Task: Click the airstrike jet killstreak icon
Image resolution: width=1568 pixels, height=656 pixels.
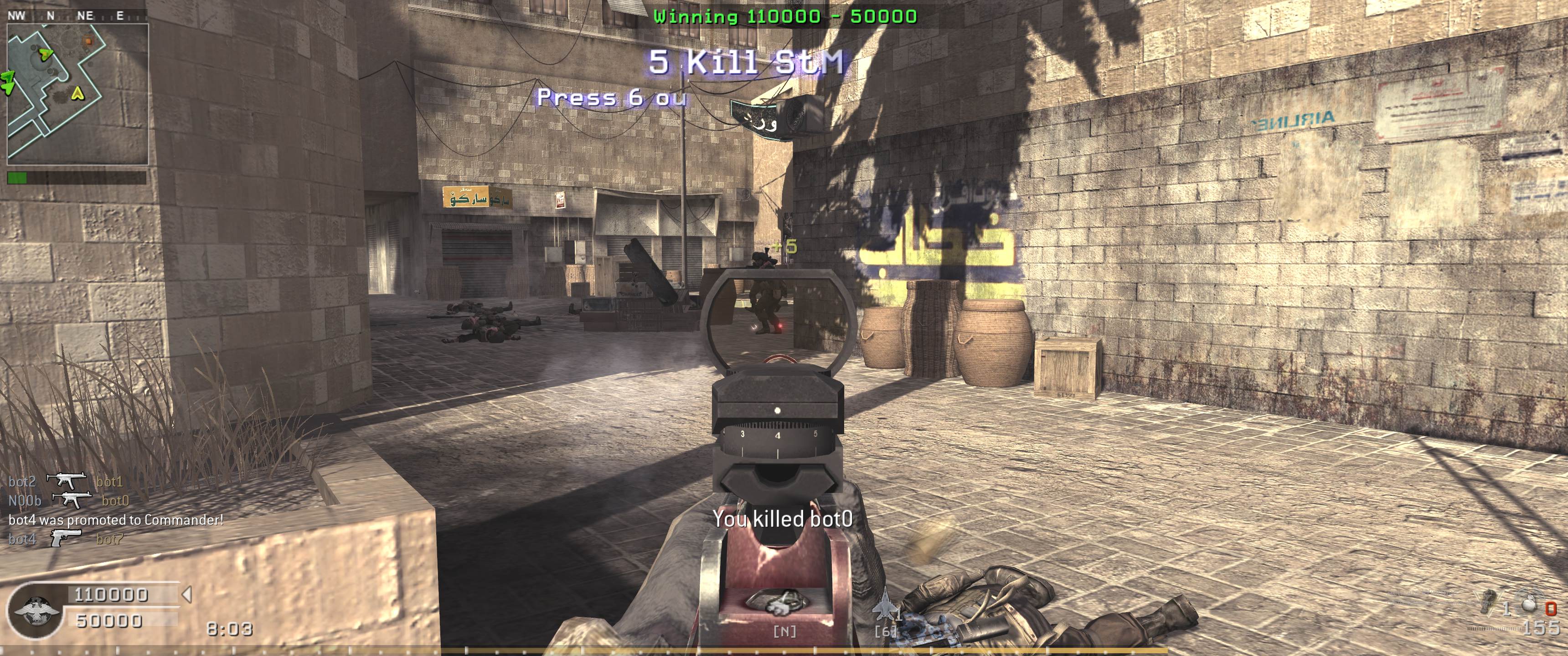Action: coord(884,607)
